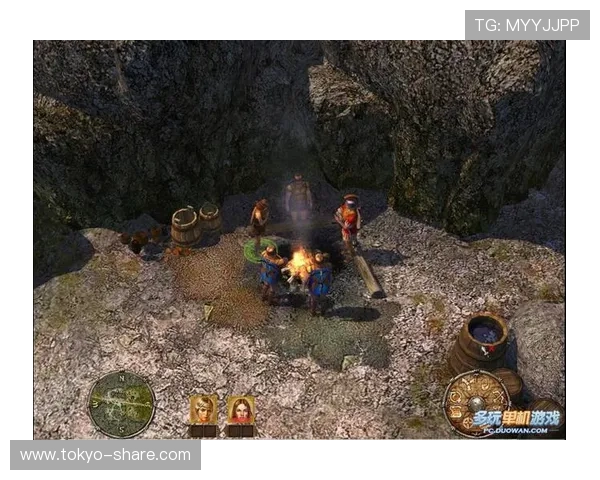Select the blond-haired hero portrait
This screenshot has height=480, width=600.
204,410
